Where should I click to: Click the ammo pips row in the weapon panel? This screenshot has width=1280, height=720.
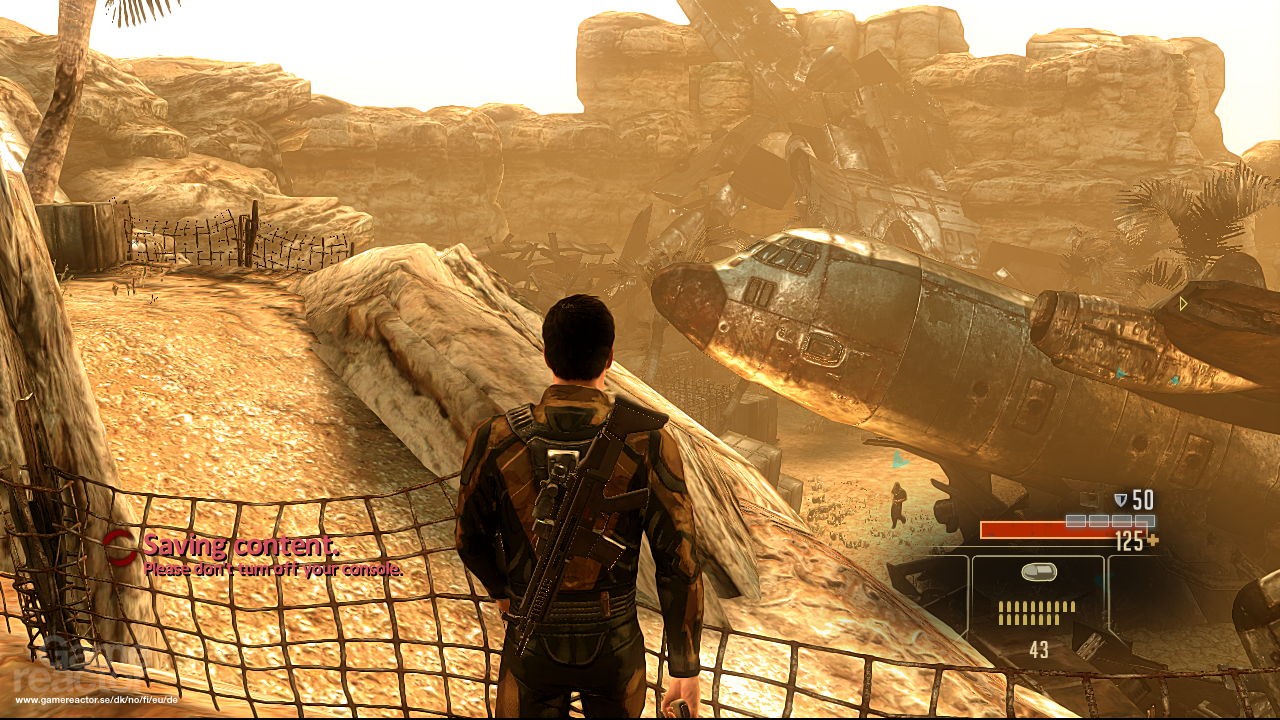point(1035,612)
